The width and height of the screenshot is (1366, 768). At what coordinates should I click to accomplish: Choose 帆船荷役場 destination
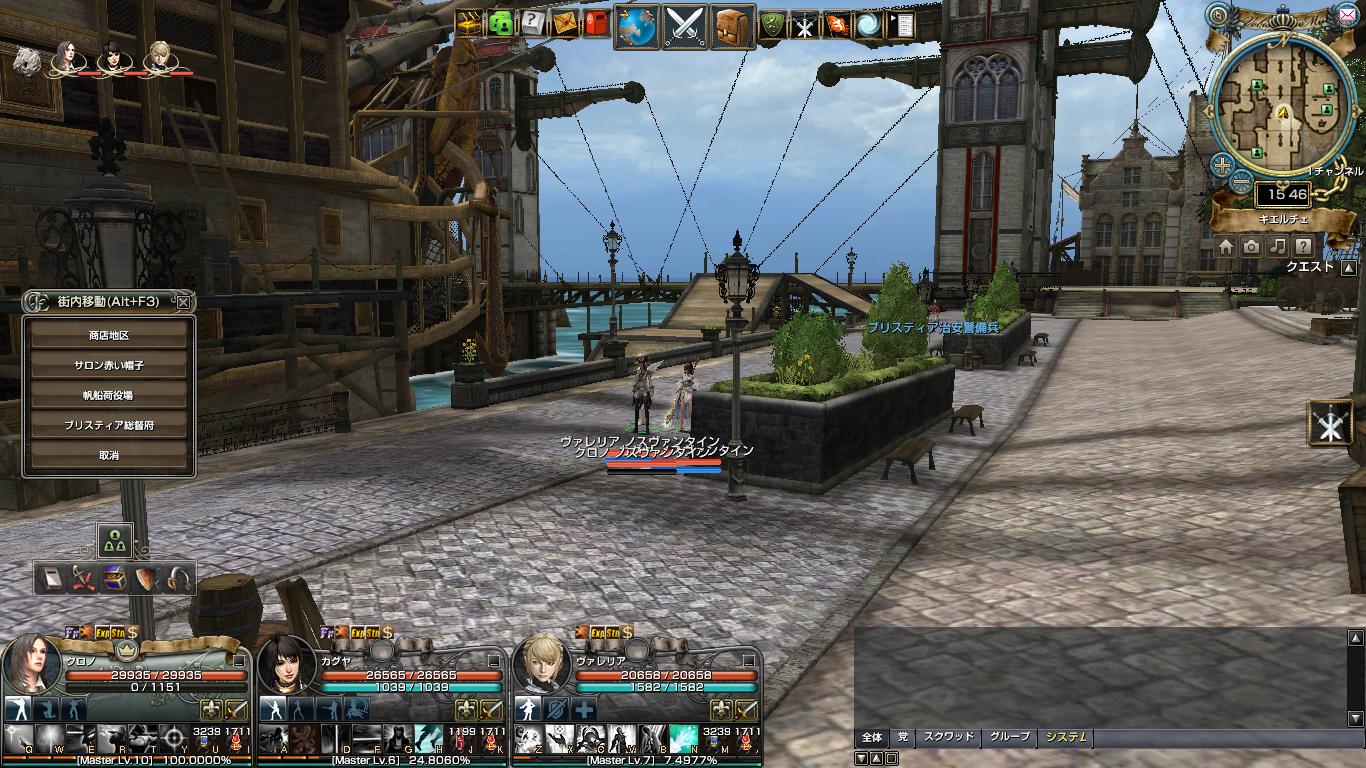pyautogui.click(x=109, y=396)
